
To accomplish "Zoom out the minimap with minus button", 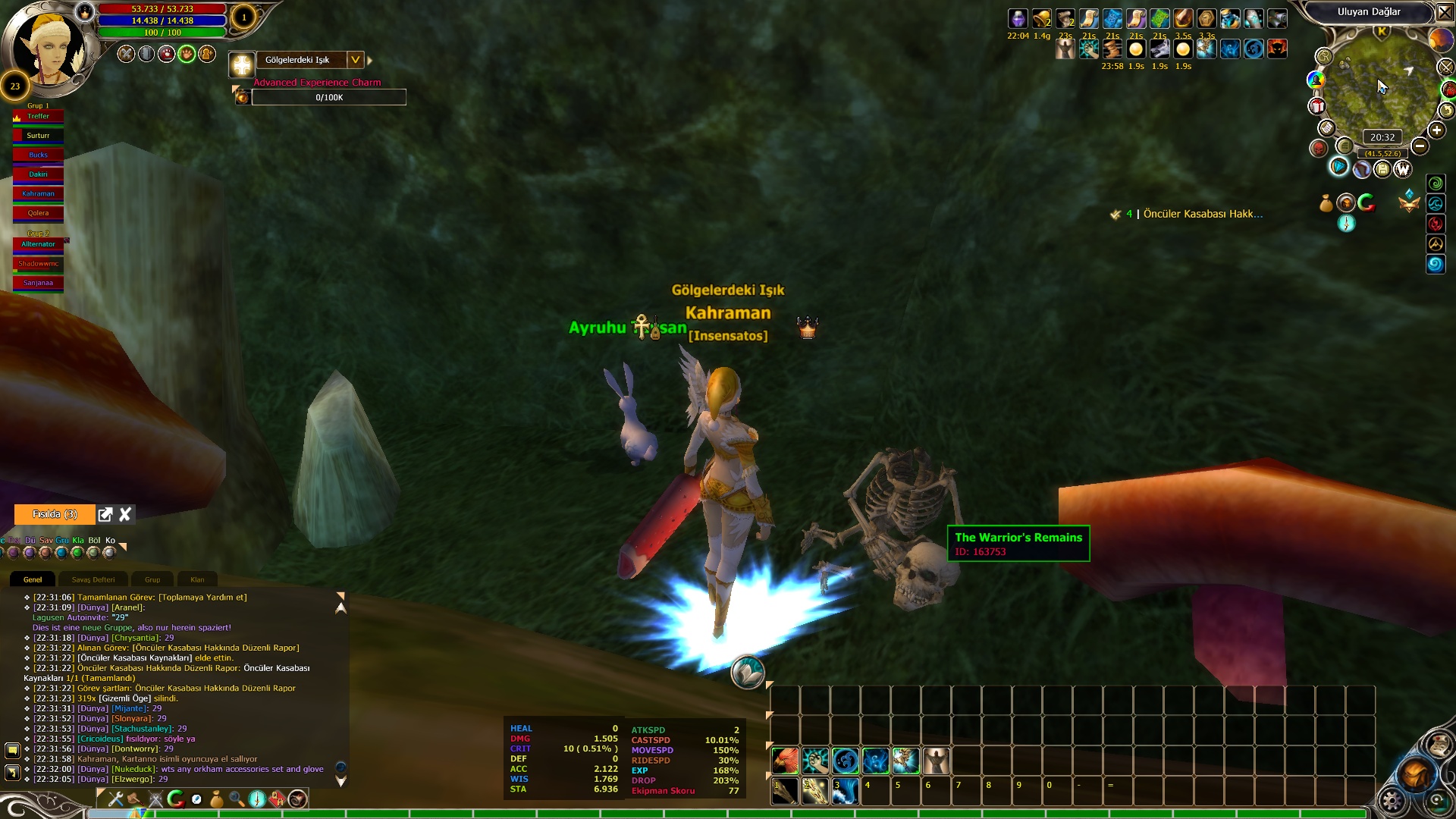I will (1420, 146).
